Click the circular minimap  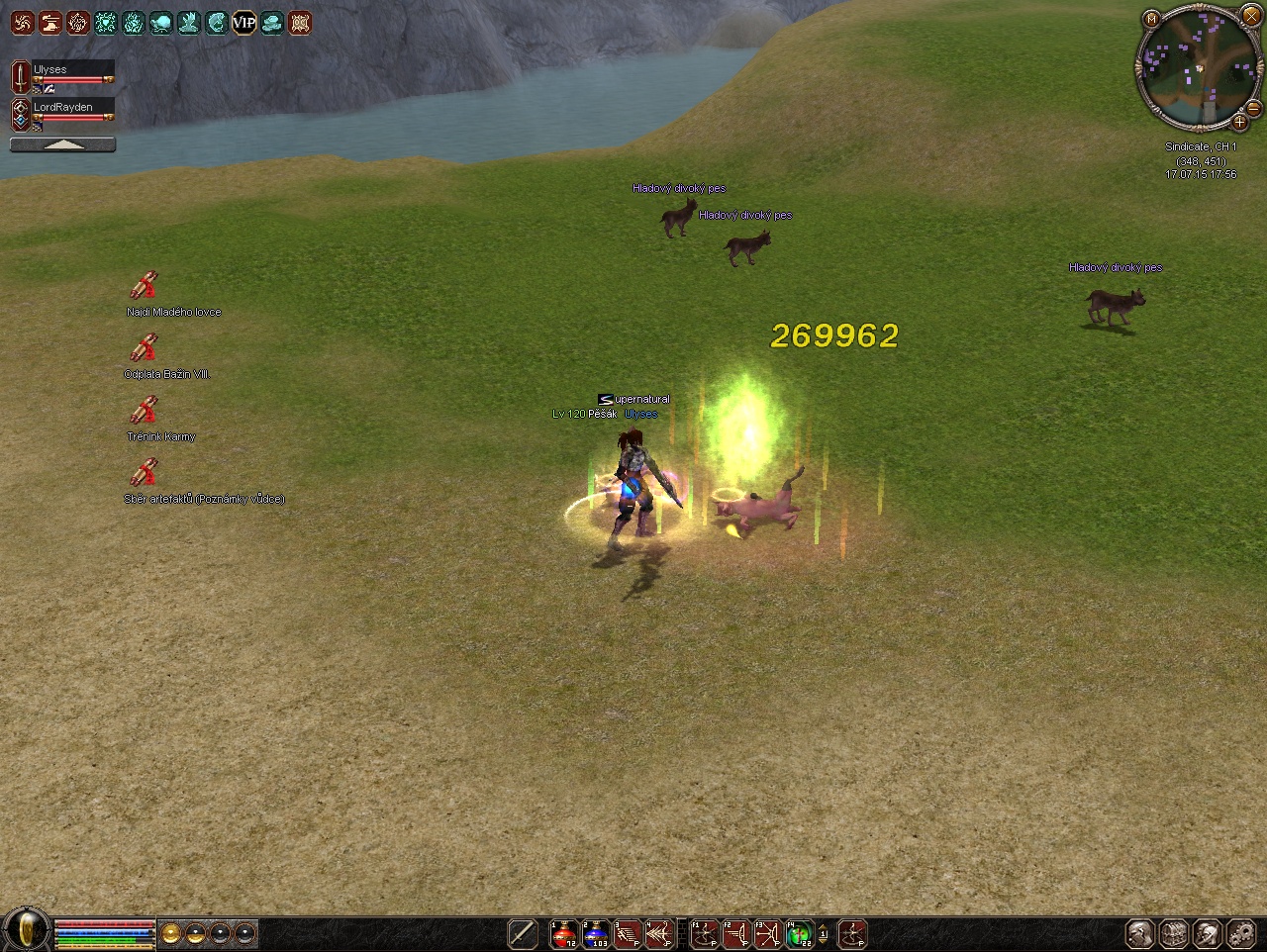1199,67
